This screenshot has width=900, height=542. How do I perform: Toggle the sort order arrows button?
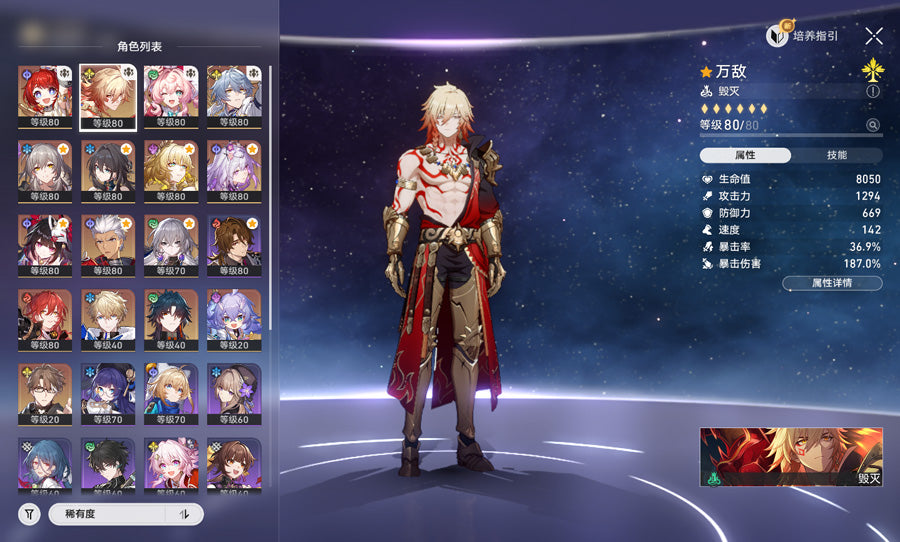coord(184,514)
